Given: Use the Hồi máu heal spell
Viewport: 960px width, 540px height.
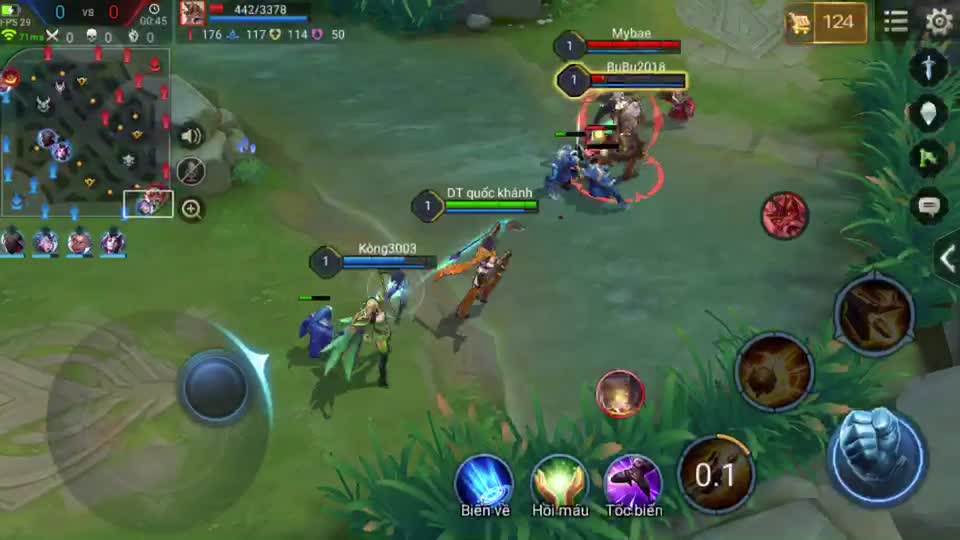Looking at the screenshot, I should [x=559, y=482].
